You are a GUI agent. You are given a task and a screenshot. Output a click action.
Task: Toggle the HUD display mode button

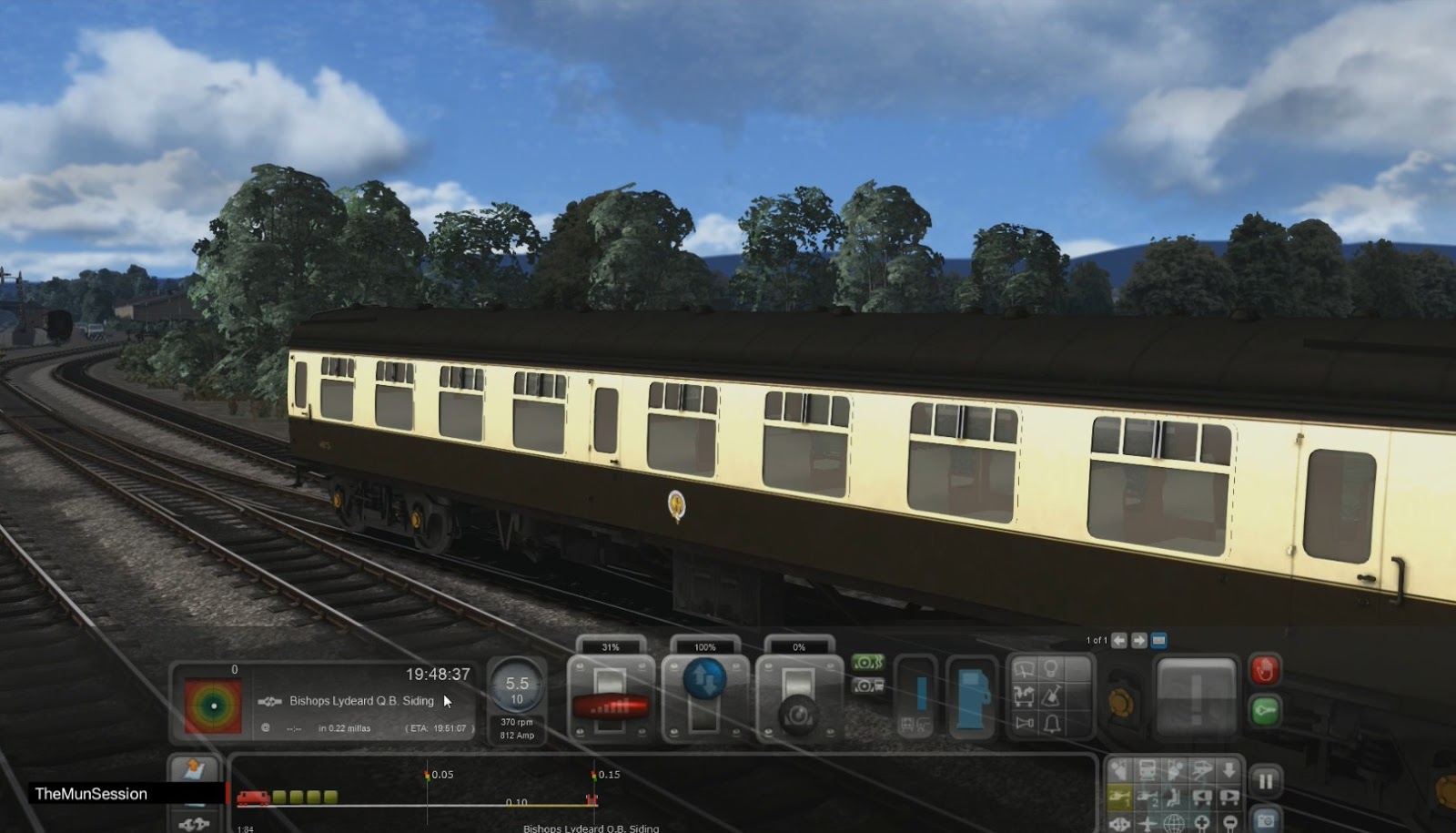coord(1159,641)
